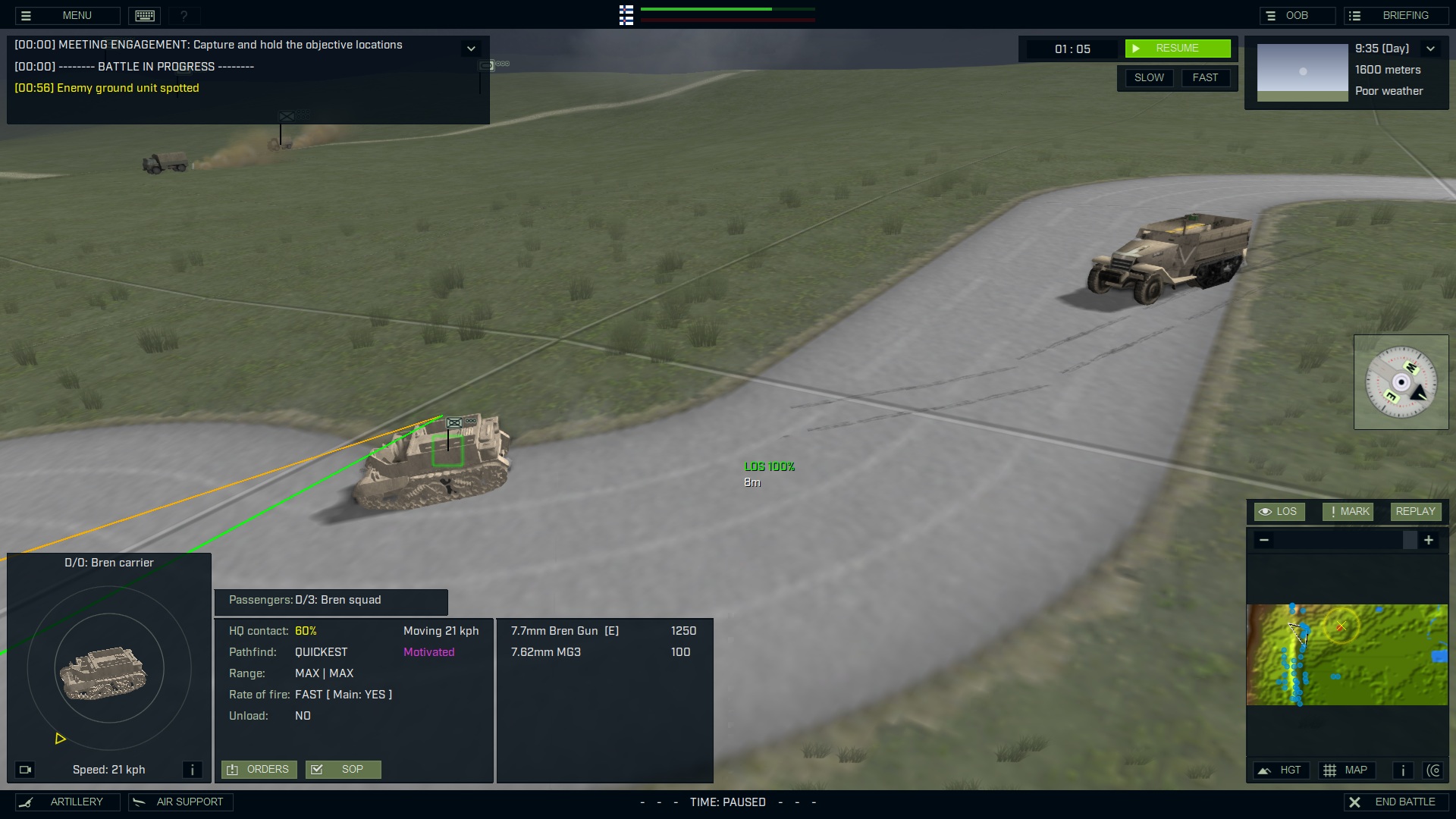Enable HGT height view on the minimap
Viewport: 1456px width, 819px height.
click(x=1282, y=770)
